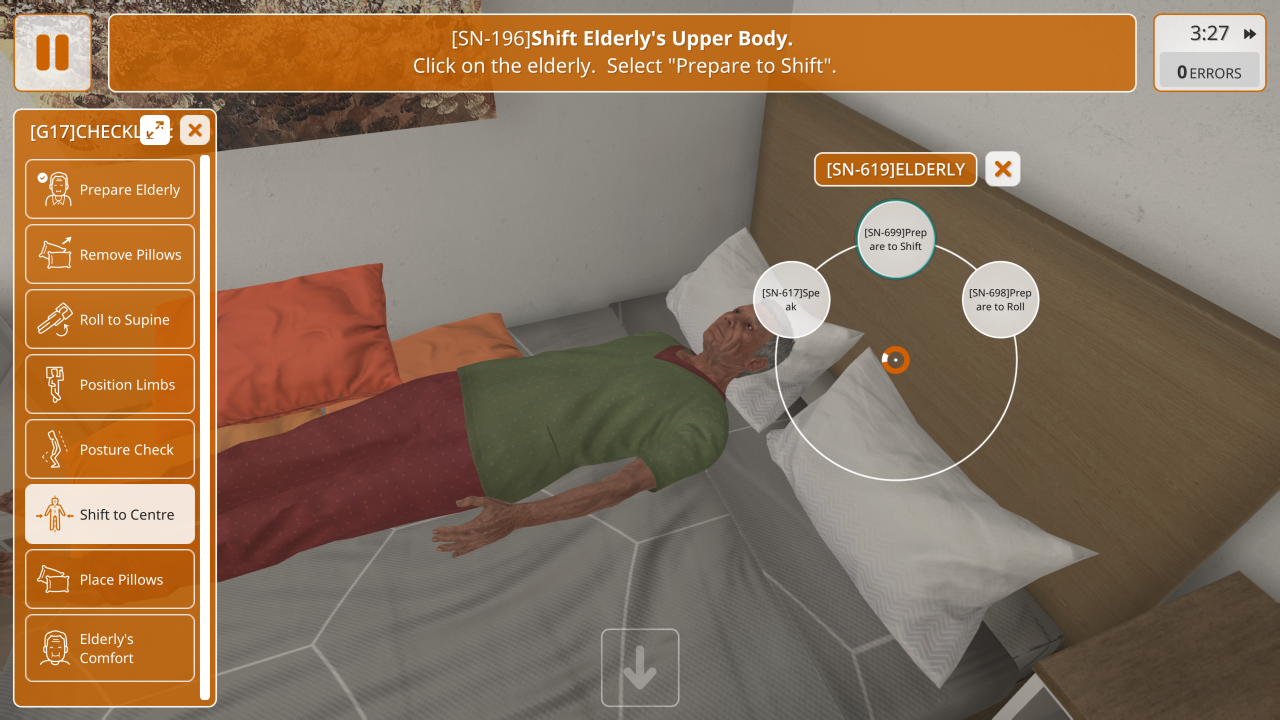Image resolution: width=1280 pixels, height=720 pixels.
Task: Close the checklist panel
Action: (195, 130)
